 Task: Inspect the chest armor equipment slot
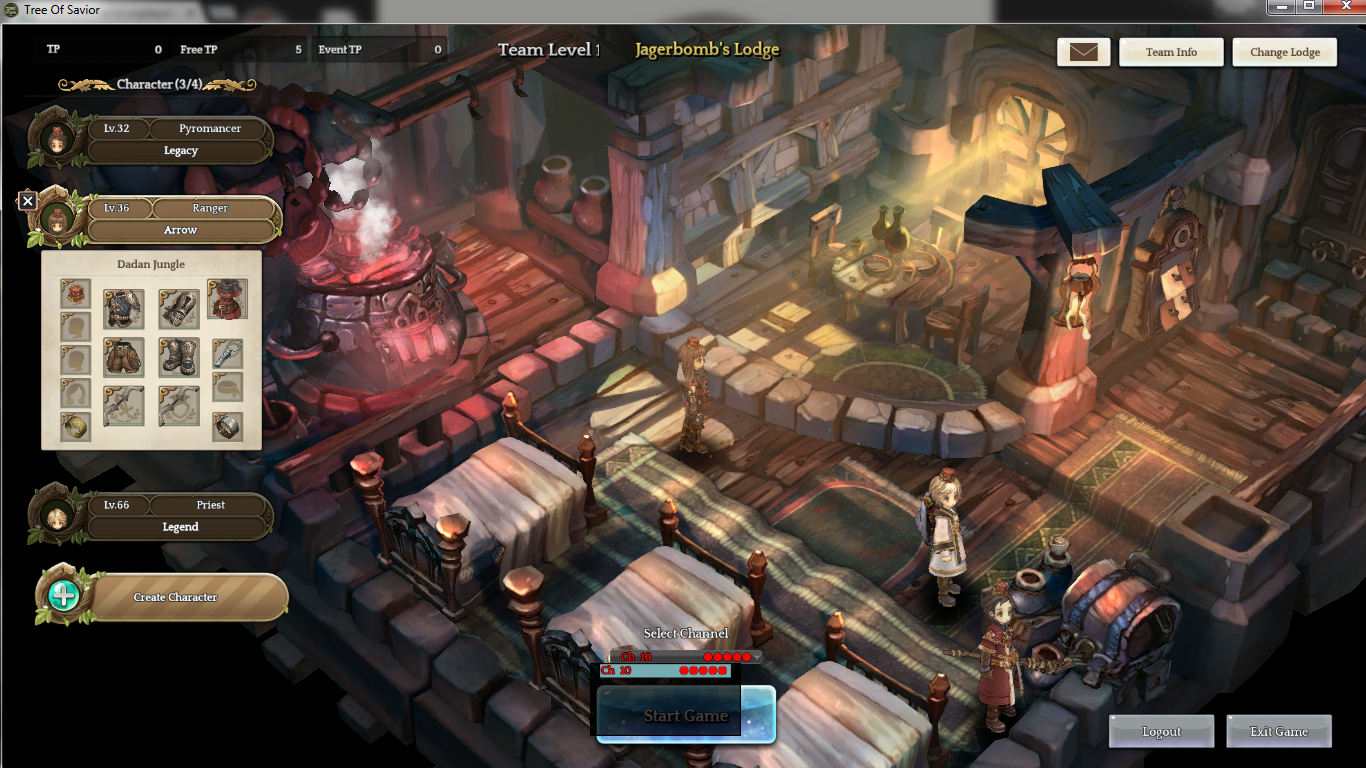[123, 309]
